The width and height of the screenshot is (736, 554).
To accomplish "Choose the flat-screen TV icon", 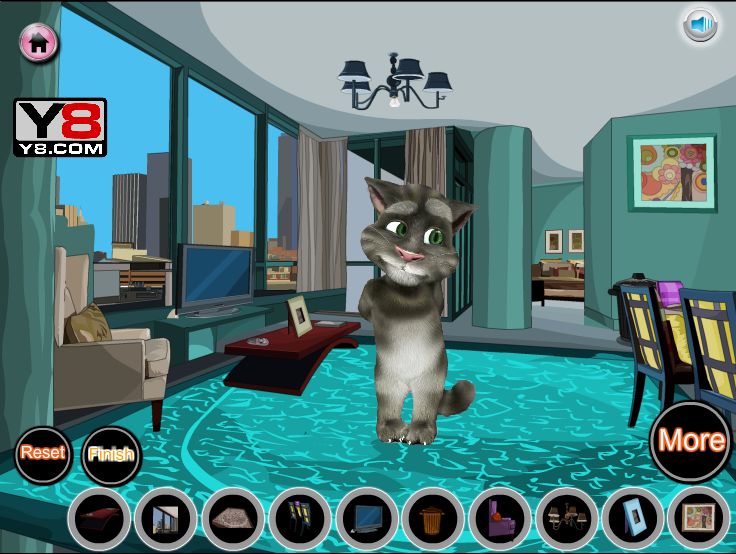I will pyautogui.click(x=366, y=518).
